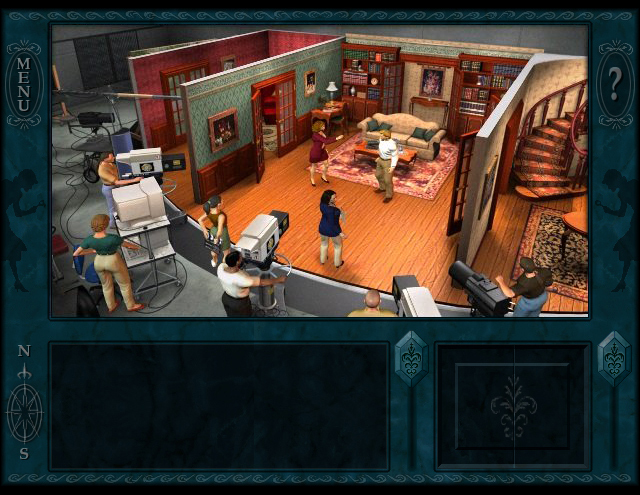Open the MENU oval button
The width and height of the screenshot is (640, 495).
tap(24, 84)
